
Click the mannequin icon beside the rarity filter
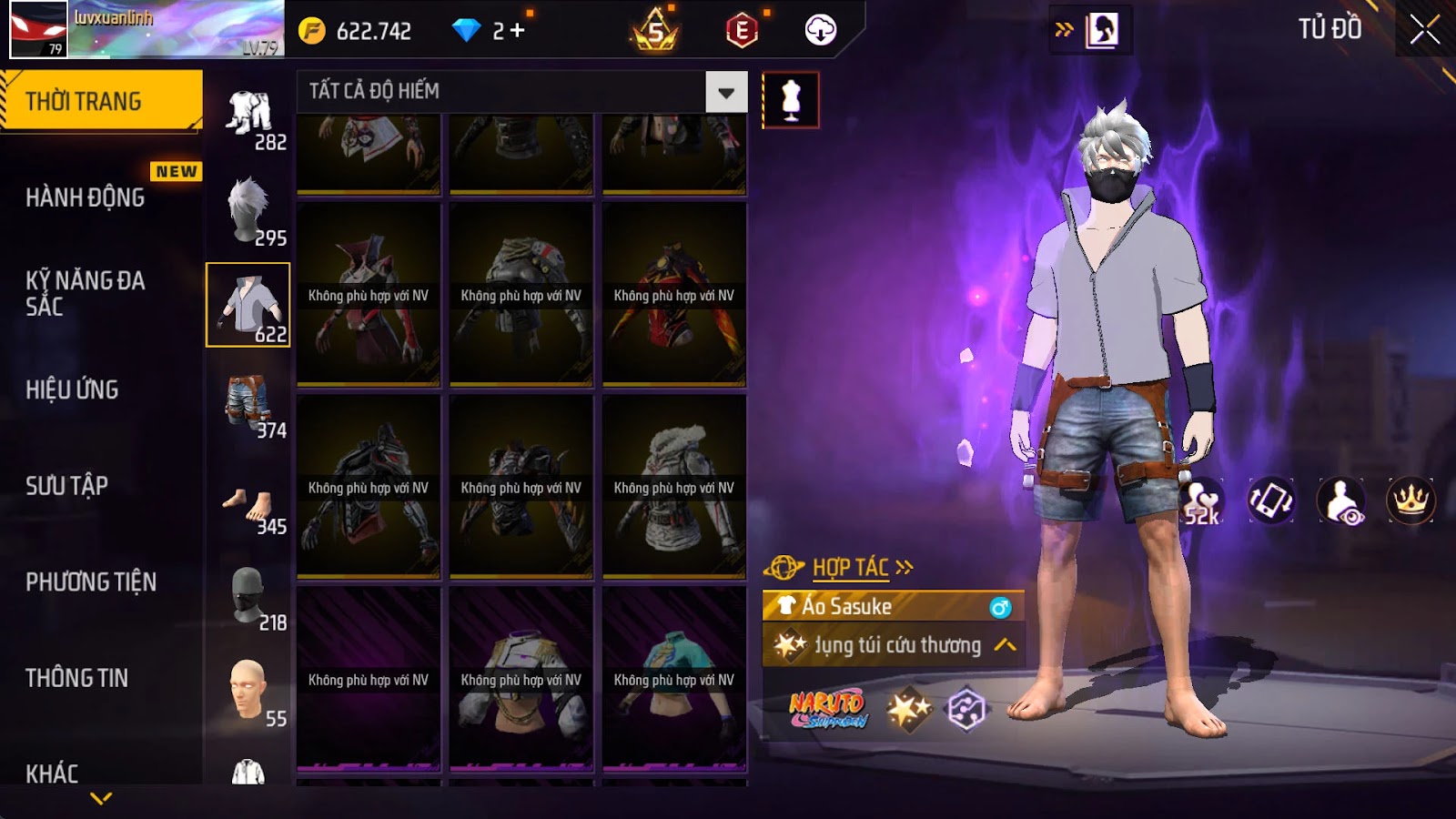790,100
